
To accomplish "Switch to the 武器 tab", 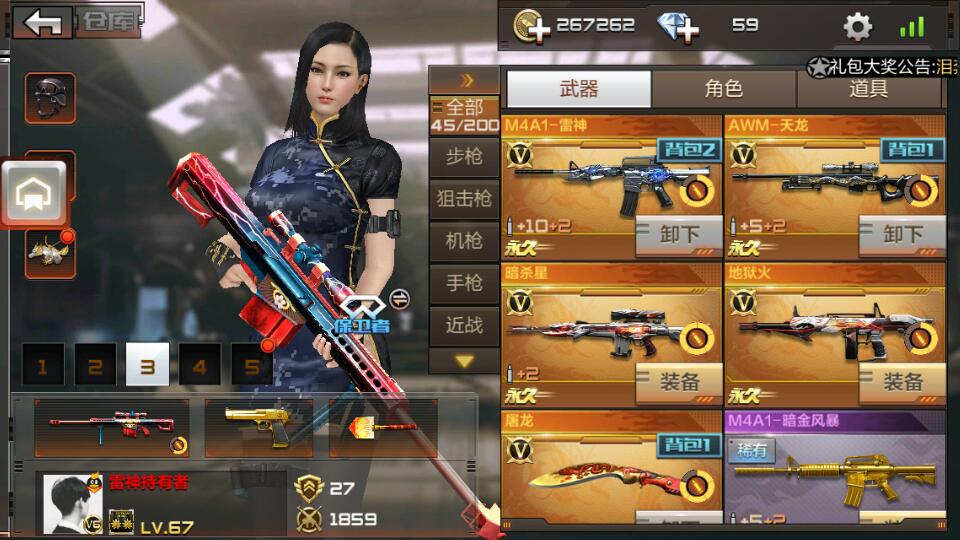I will [579, 89].
